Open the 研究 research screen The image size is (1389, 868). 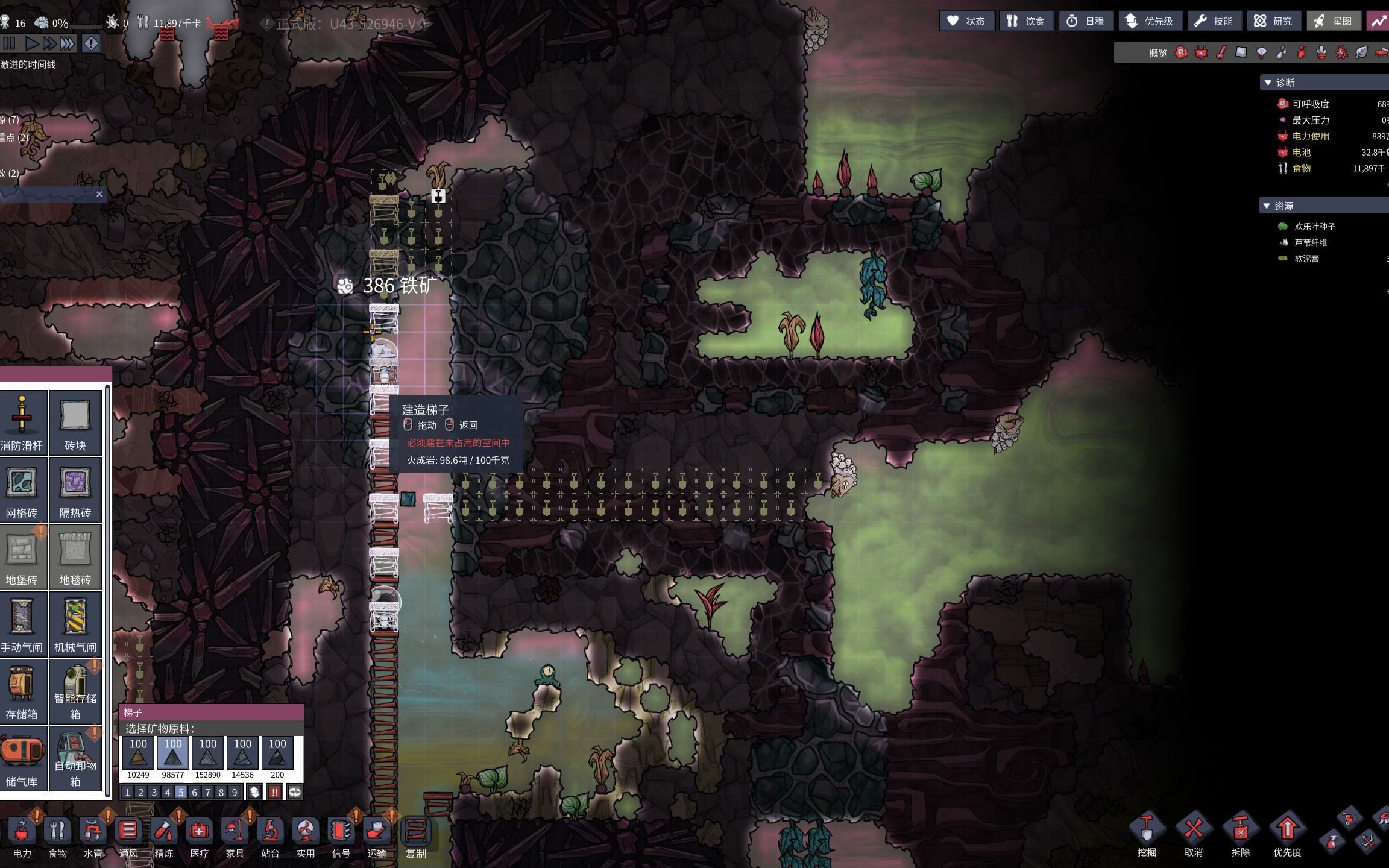coord(1273,21)
